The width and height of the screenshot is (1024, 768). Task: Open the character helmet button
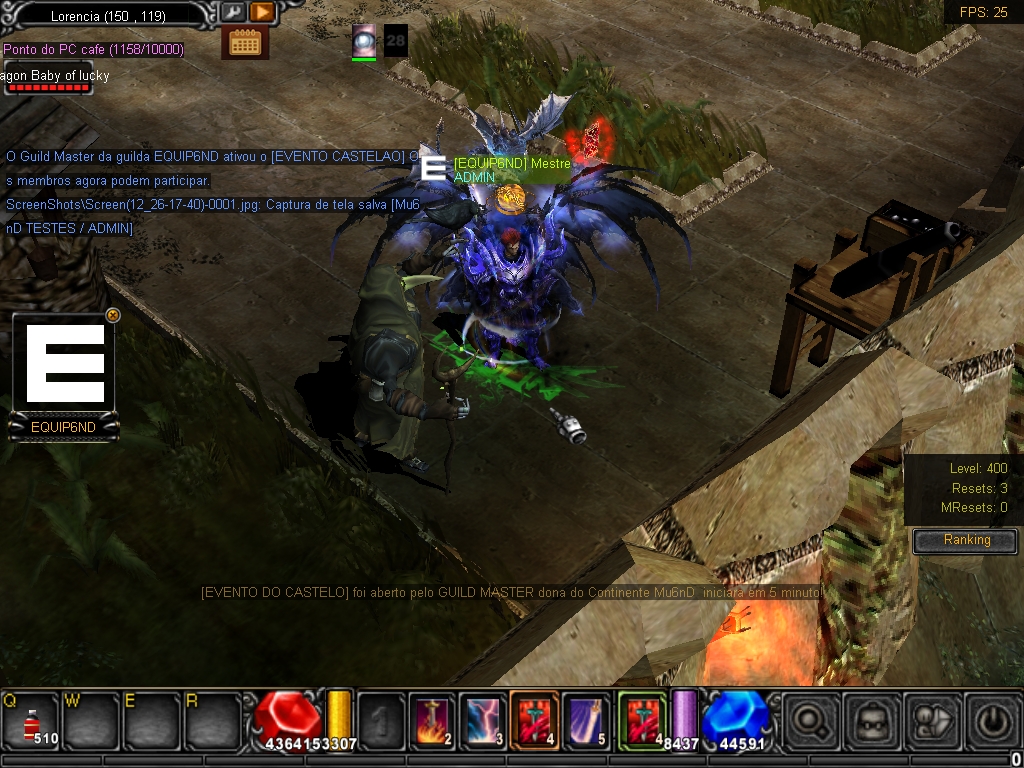click(871, 720)
